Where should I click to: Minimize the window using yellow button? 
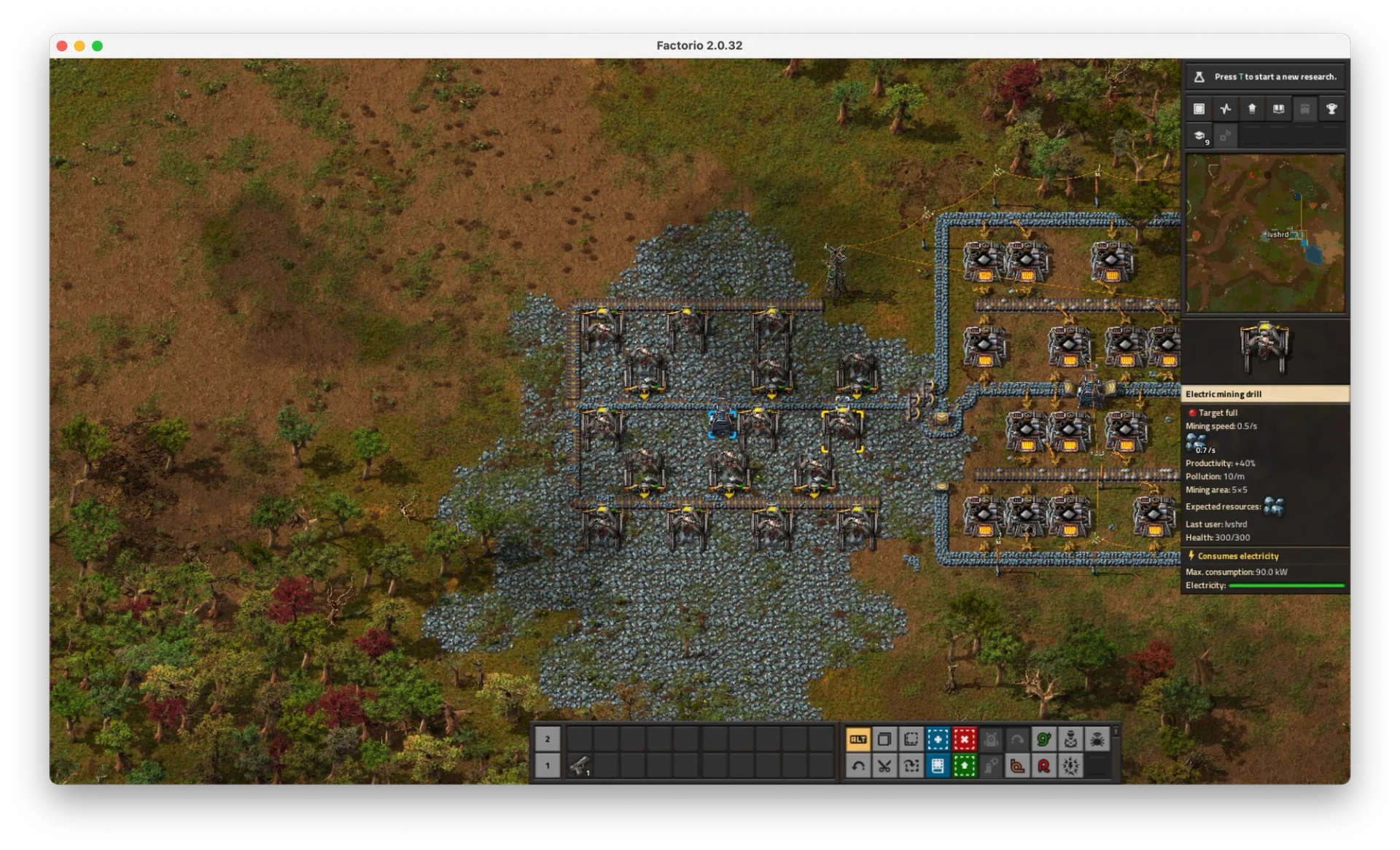click(79, 46)
